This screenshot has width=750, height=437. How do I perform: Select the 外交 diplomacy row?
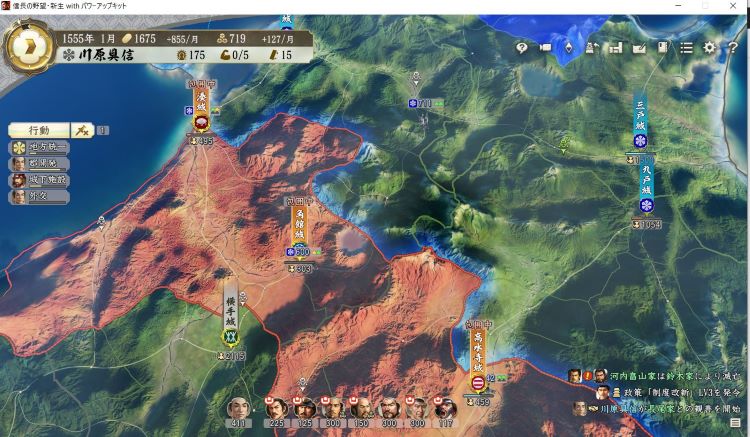[40, 197]
